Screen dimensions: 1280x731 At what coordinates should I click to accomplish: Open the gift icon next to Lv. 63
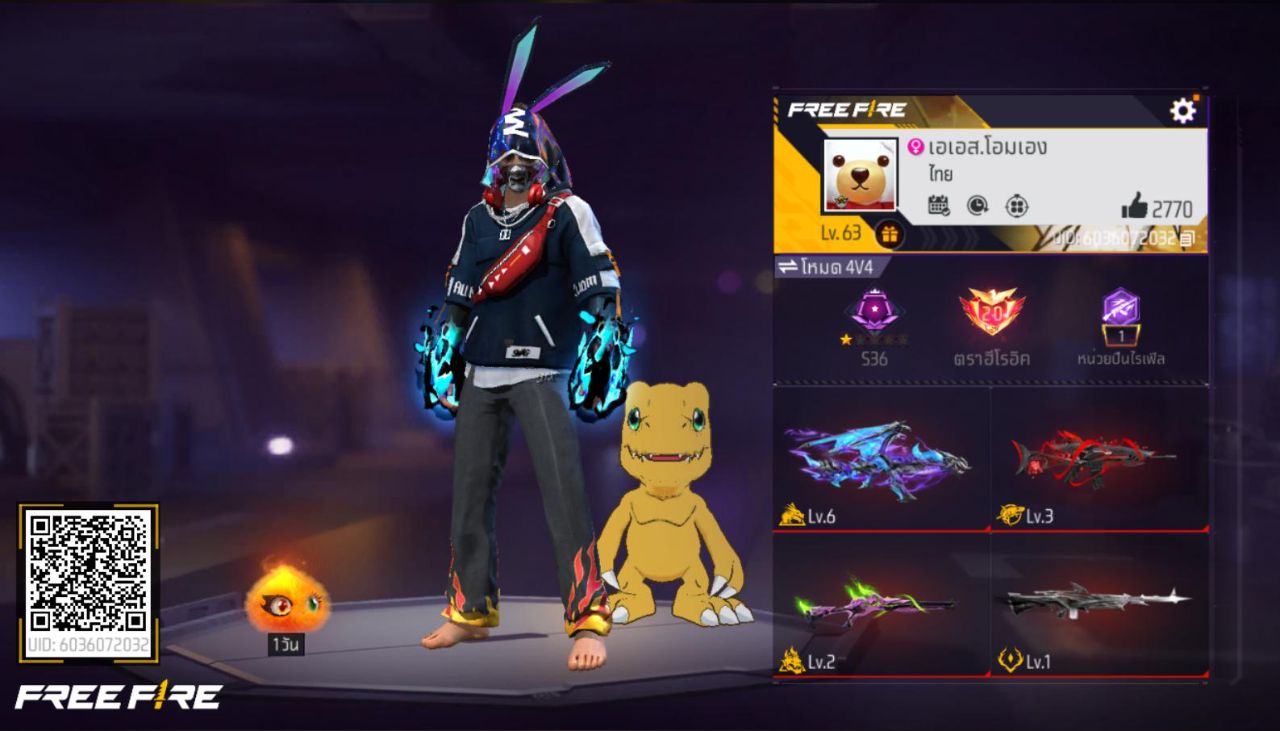[889, 234]
